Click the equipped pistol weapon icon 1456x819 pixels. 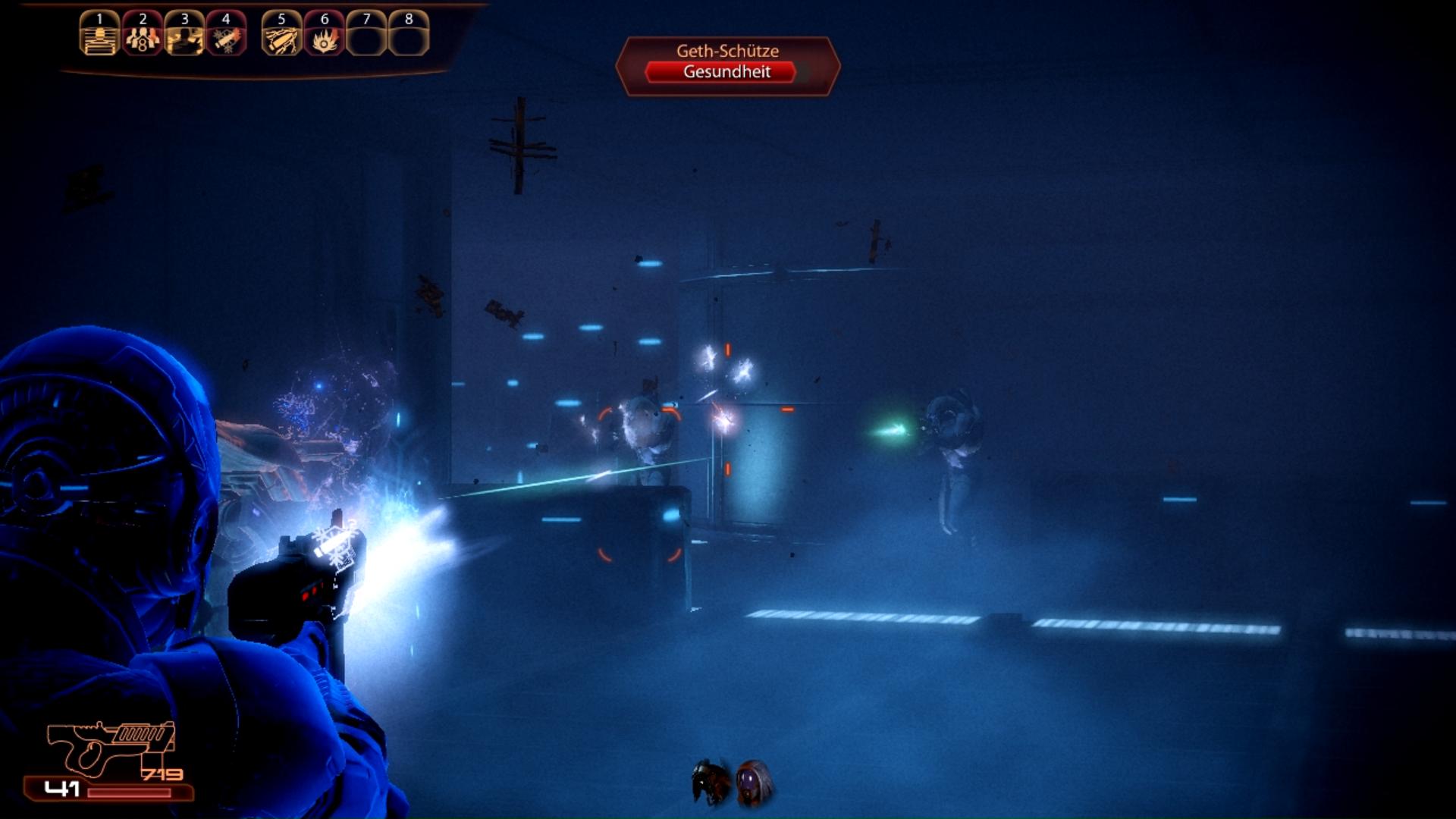tap(110, 747)
